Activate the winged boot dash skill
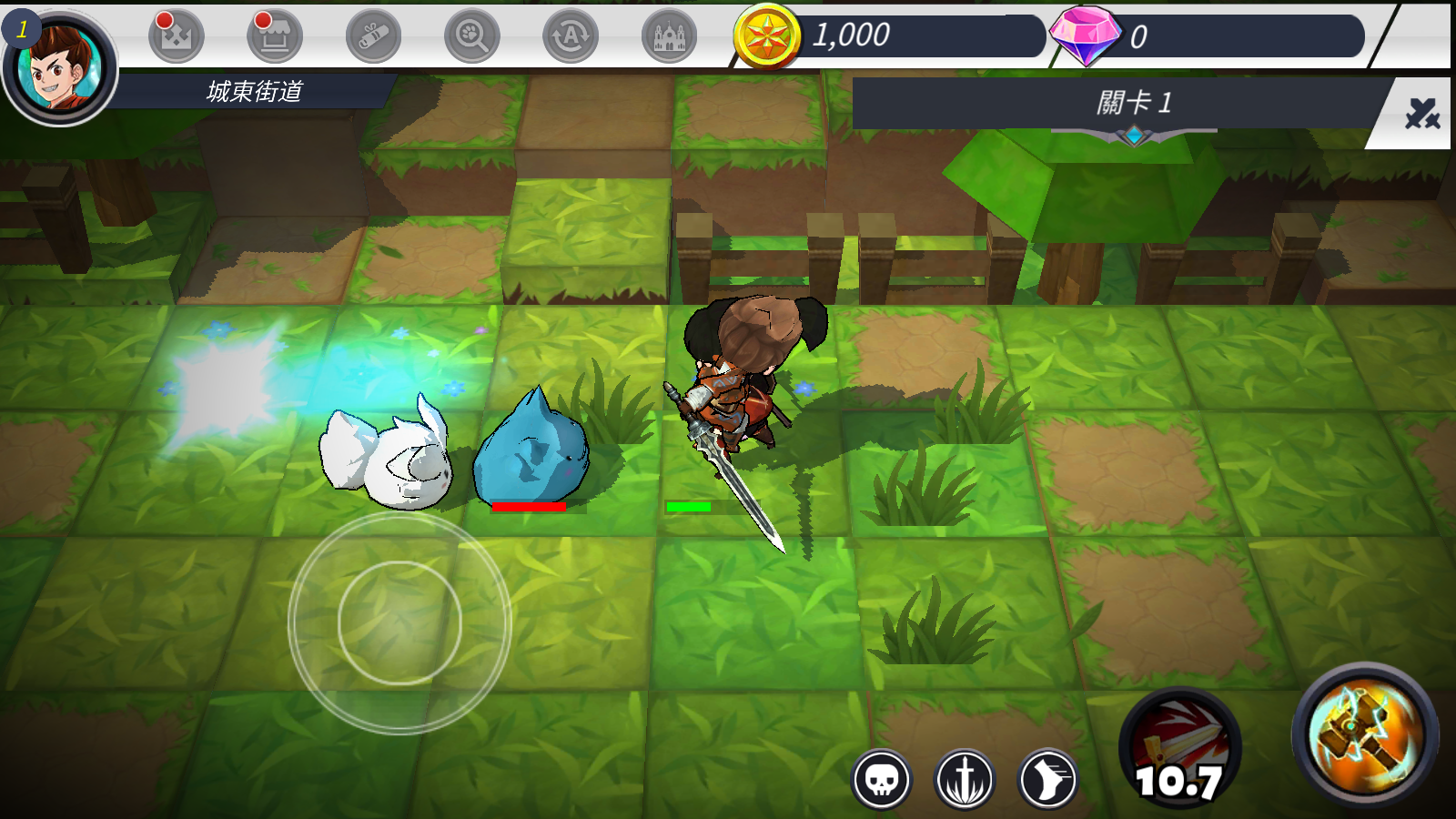This screenshot has height=819, width=1456. point(1048,780)
